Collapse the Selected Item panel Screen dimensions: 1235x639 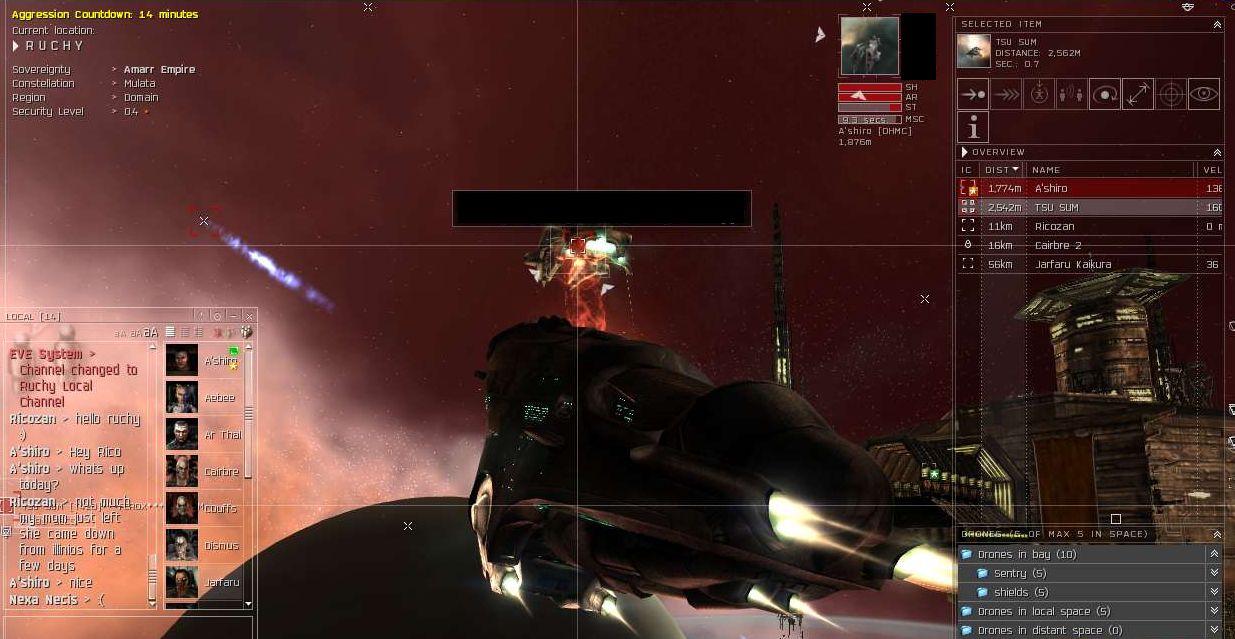point(1217,24)
